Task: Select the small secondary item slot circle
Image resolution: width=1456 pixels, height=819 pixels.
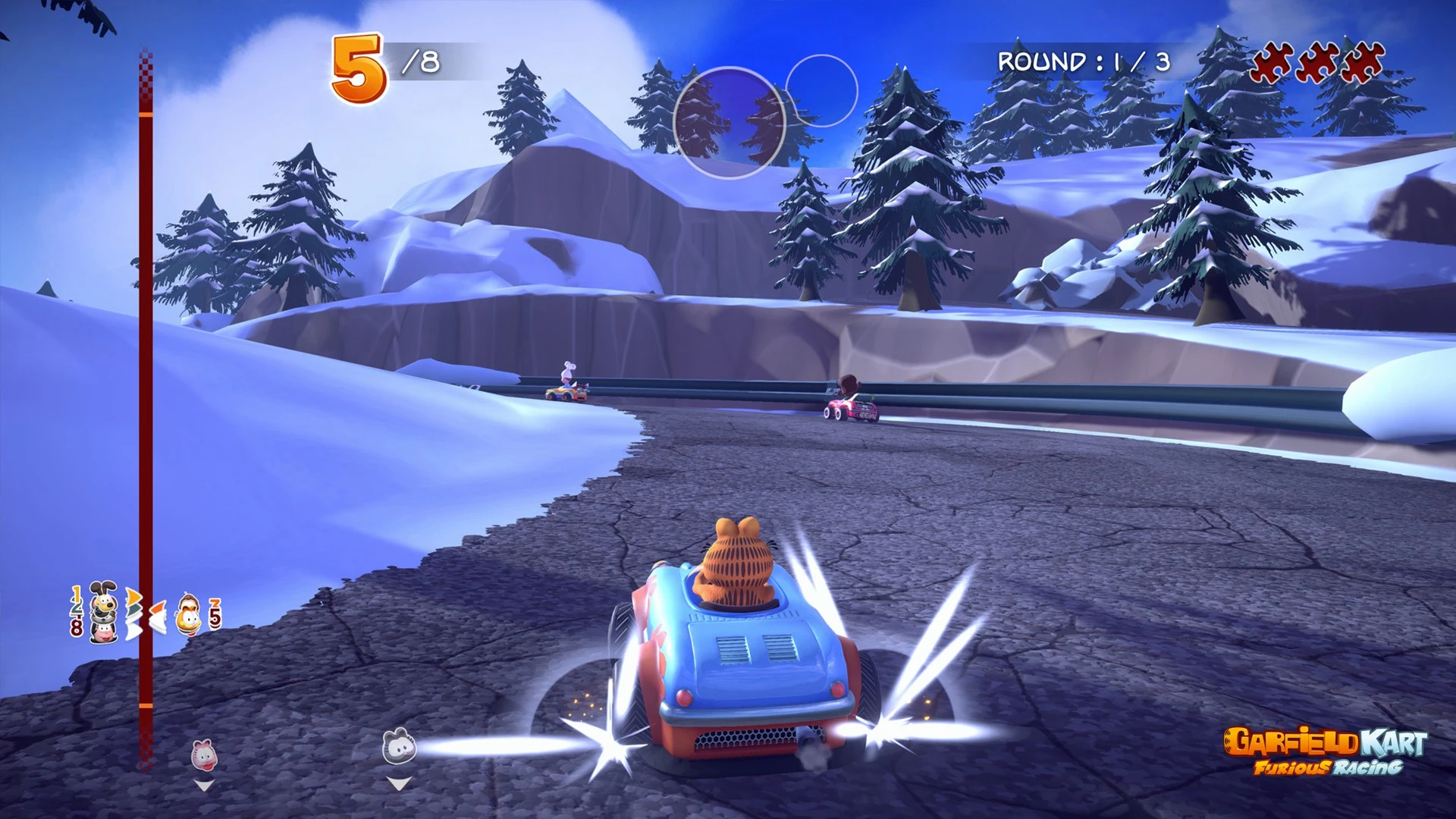Action: click(x=821, y=90)
